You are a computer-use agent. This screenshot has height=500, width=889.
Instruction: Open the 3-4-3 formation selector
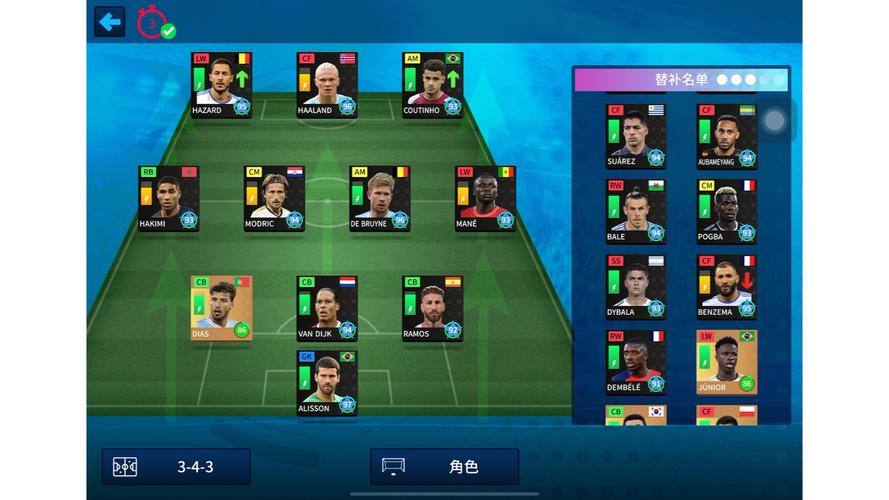[176, 467]
